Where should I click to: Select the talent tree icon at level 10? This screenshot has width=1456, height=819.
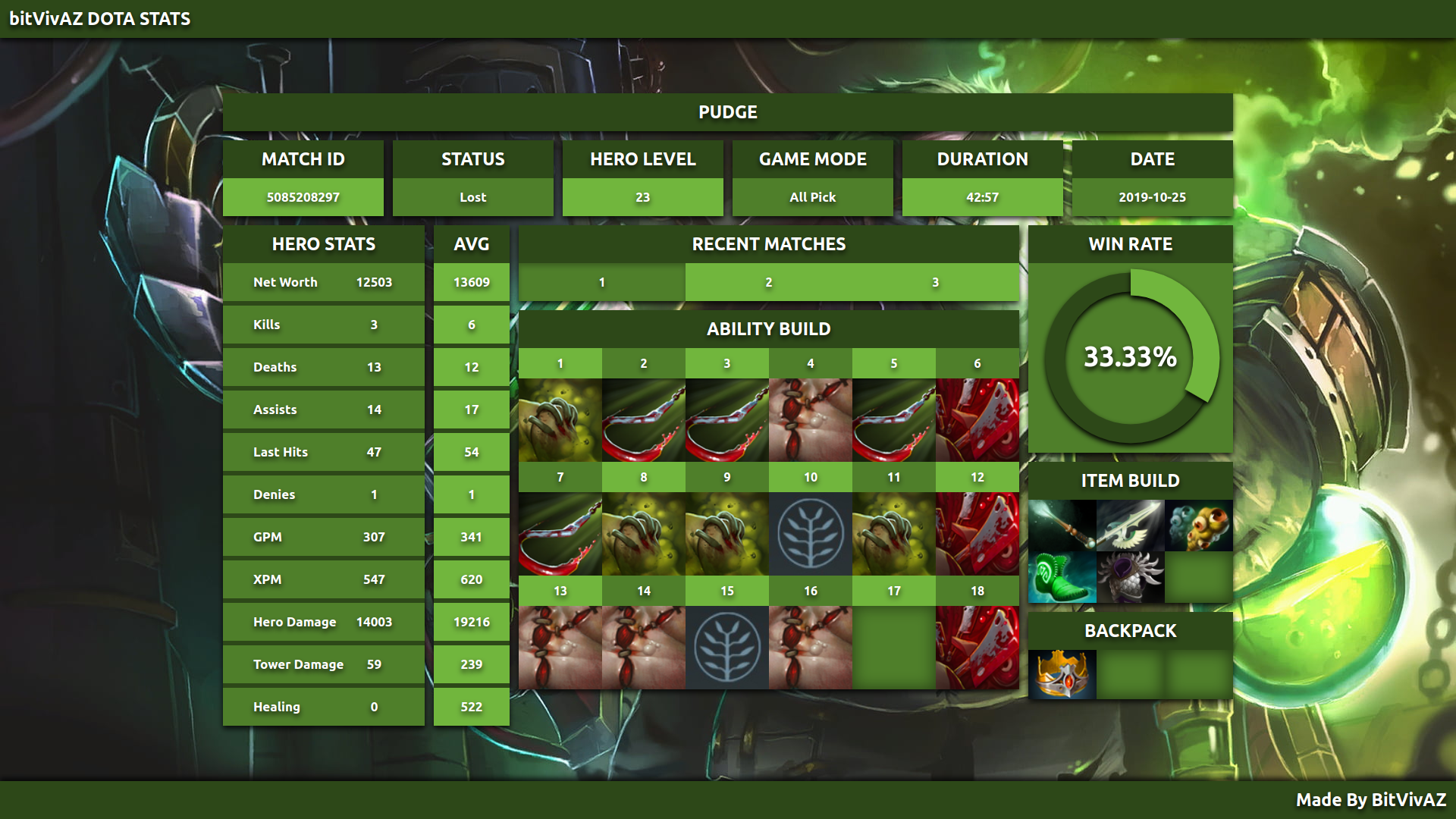[x=811, y=533]
